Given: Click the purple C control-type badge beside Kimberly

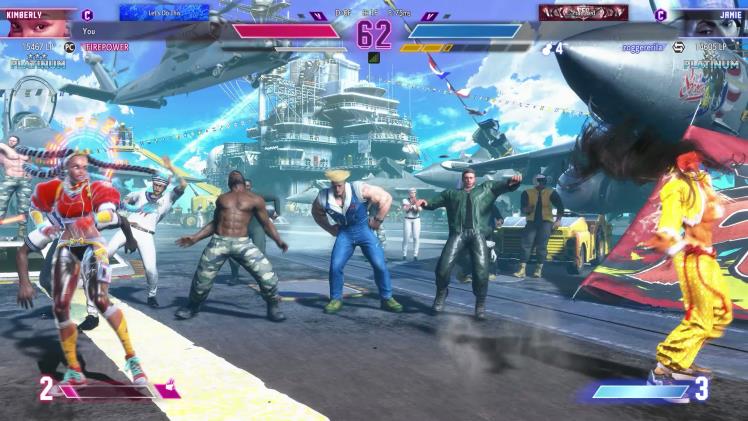Looking at the screenshot, I should [88, 15].
